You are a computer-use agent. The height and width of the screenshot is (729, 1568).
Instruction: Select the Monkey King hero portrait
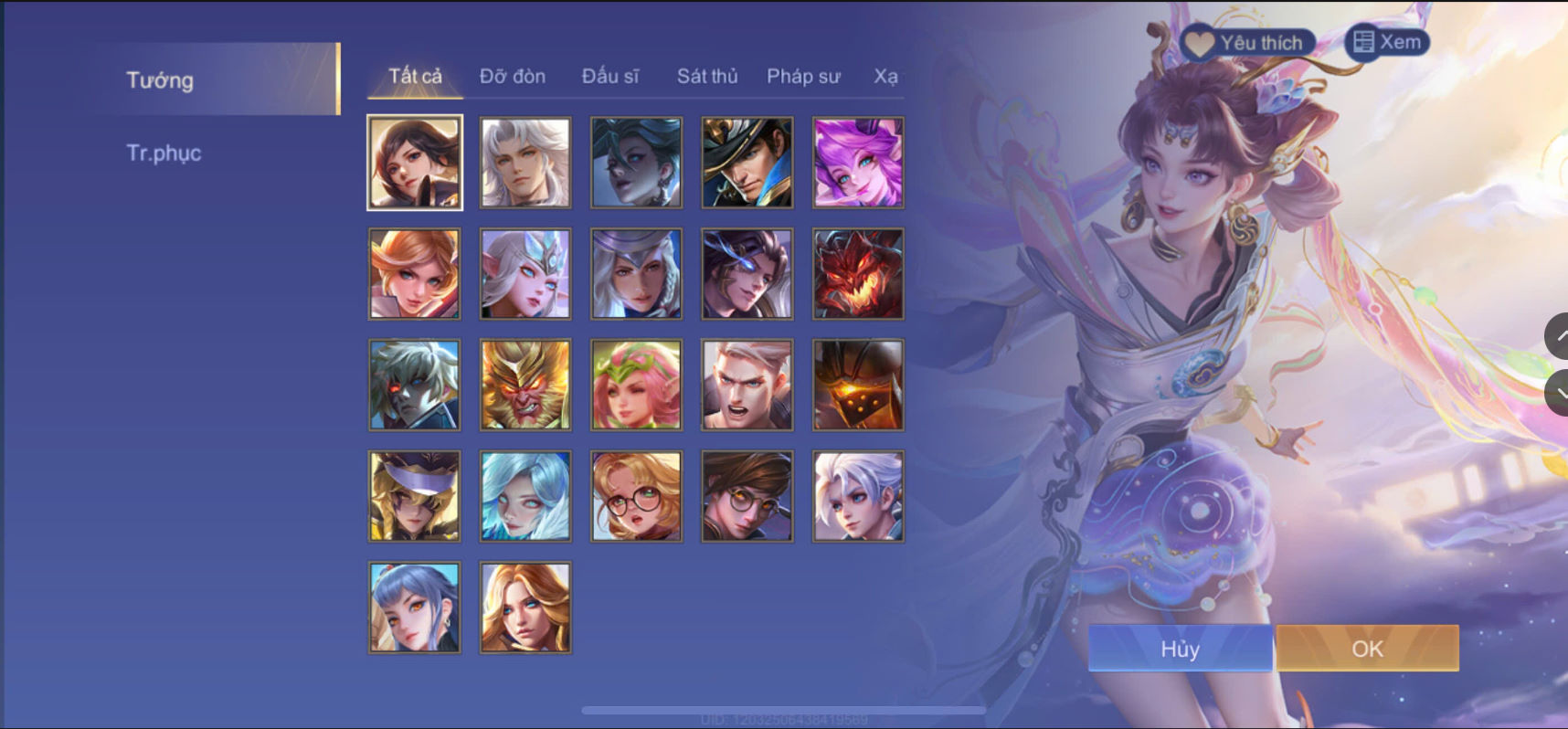pos(524,384)
